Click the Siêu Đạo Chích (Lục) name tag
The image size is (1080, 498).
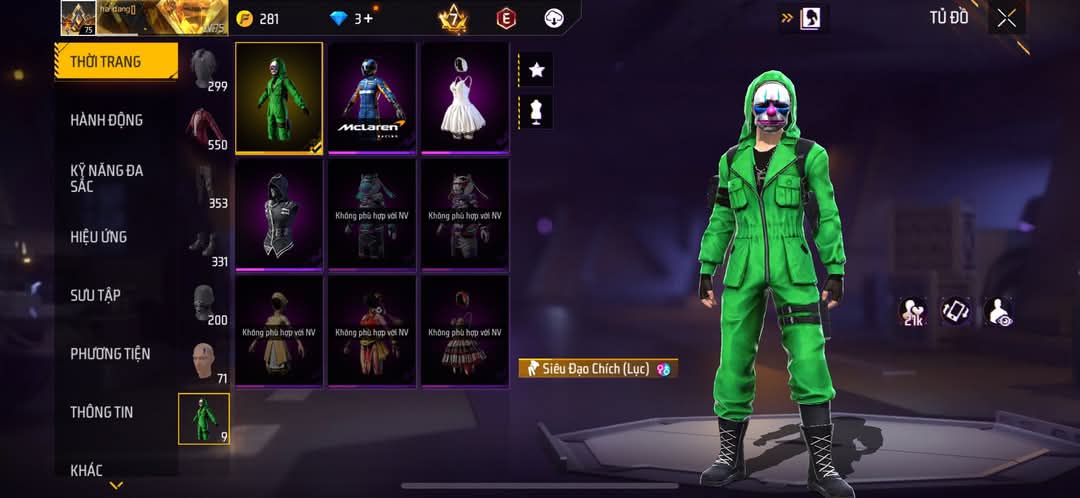coord(598,369)
